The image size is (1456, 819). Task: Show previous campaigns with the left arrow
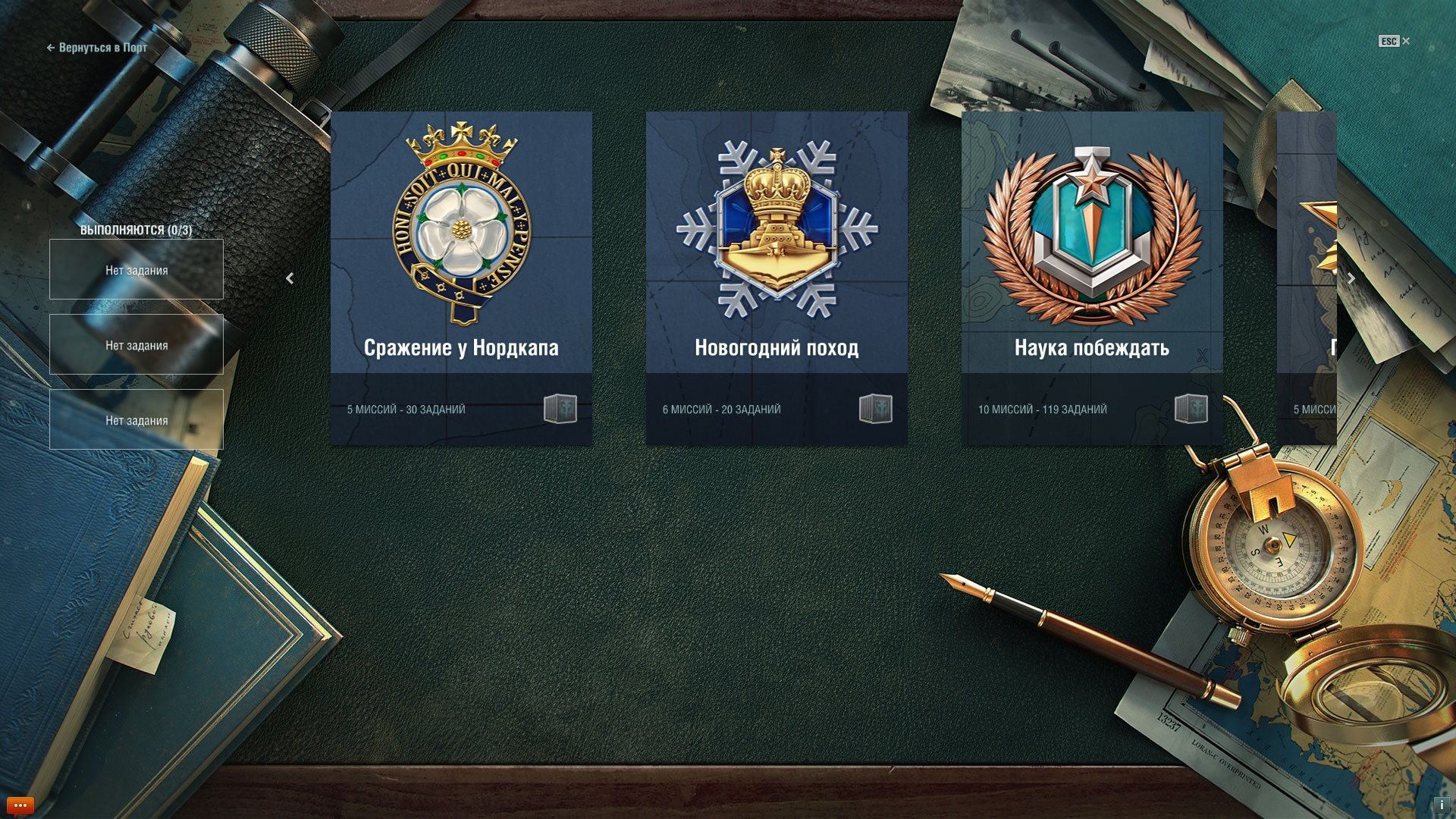coord(290,279)
